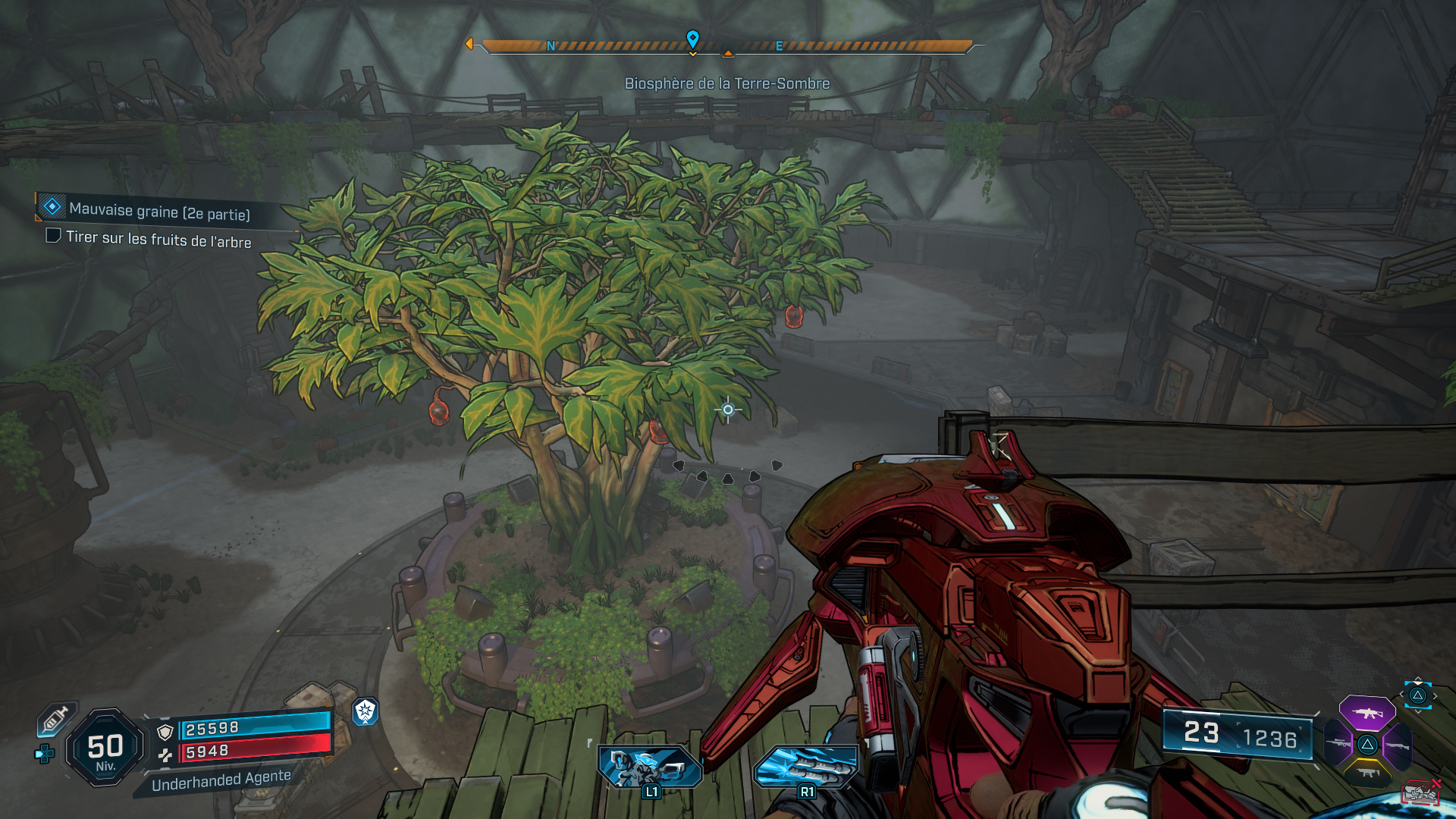This screenshot has width=1456, height=819.
Task: Click the Guardian Rank shield emblem
Action: click(365, 713)
